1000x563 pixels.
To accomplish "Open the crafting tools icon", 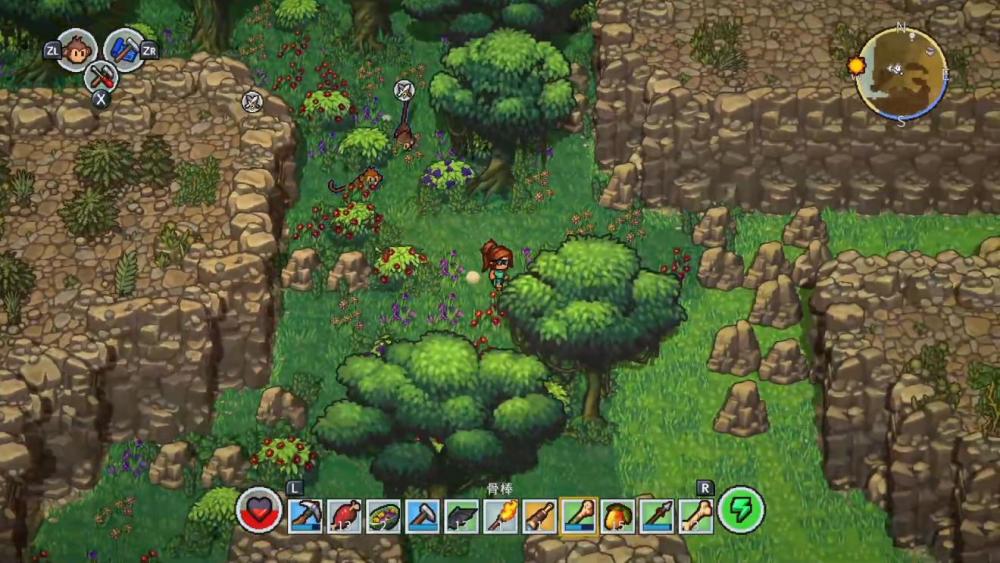I will [101, 75].
